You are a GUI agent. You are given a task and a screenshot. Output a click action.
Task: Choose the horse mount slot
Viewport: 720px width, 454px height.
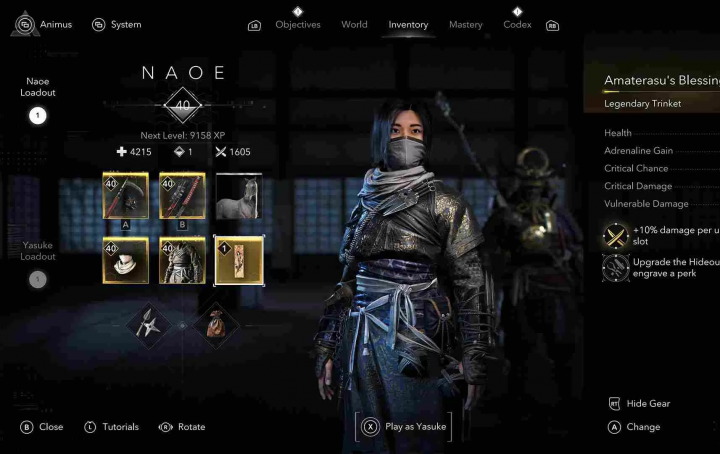239,196
